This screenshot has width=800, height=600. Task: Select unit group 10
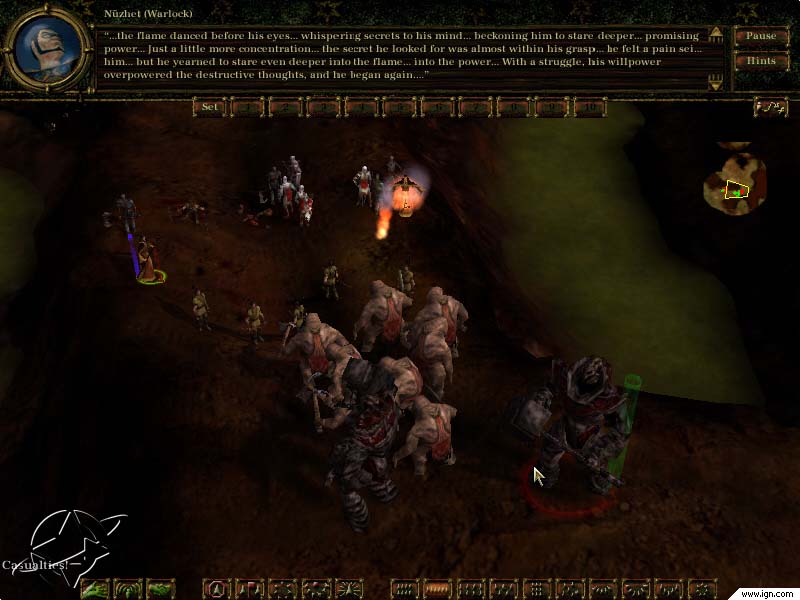click(x=590, y=107)
